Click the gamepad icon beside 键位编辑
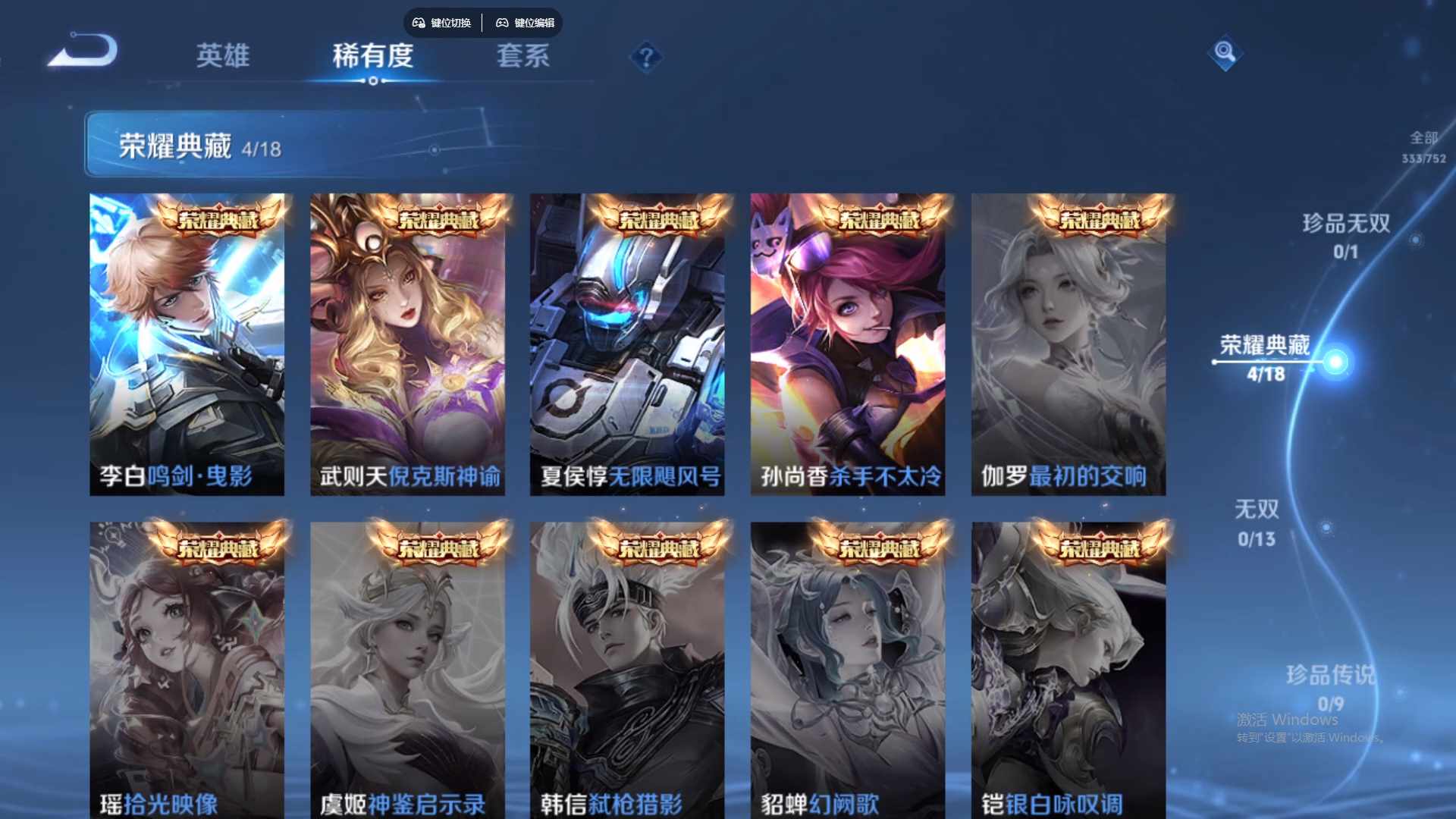This screenshot has height=819, width=1456. (x=502, y=24)
